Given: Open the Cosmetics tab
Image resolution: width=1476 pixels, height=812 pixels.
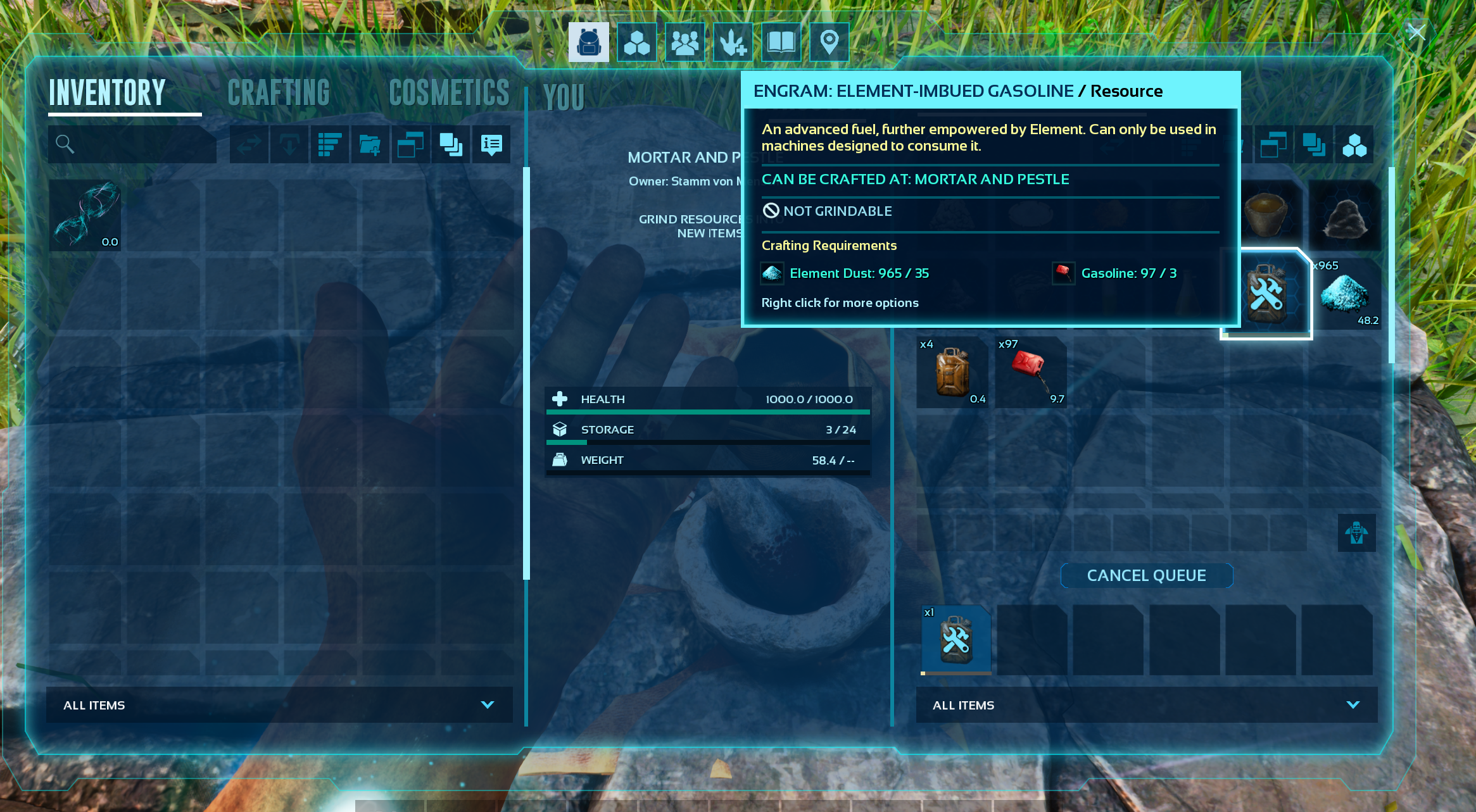Looking at the screenshot, I should coord(449,93).
